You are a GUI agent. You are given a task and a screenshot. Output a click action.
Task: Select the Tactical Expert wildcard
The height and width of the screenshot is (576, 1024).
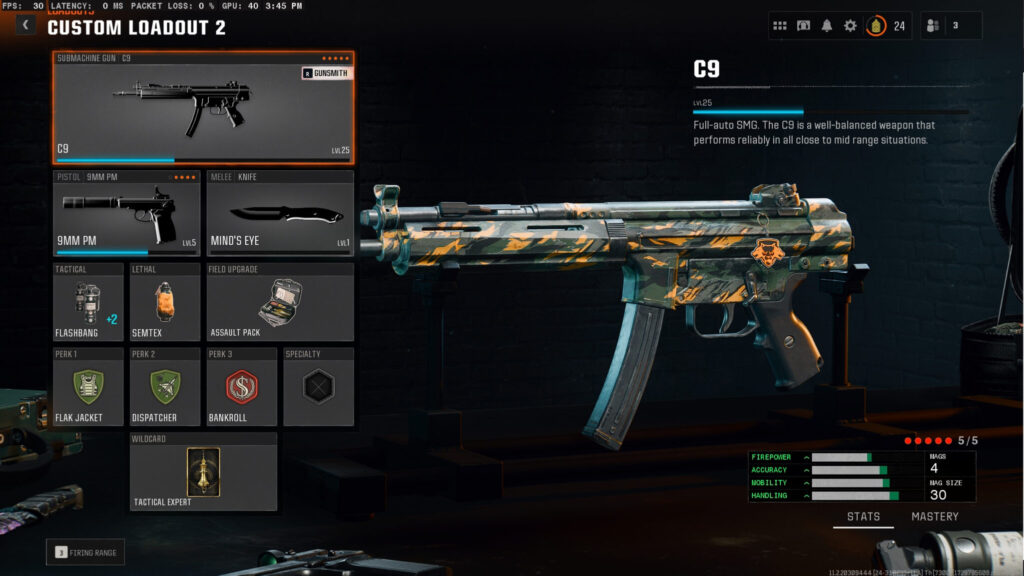(x=203, y=471)
